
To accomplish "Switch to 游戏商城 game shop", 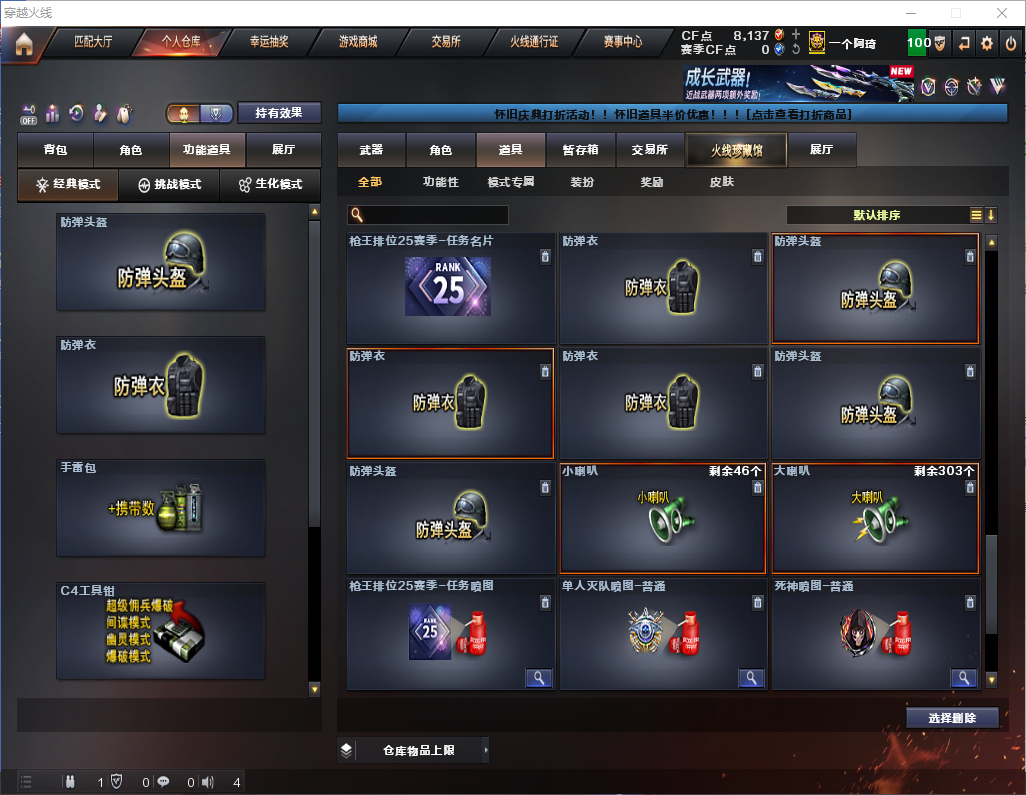I will click(x=357, y=43).
